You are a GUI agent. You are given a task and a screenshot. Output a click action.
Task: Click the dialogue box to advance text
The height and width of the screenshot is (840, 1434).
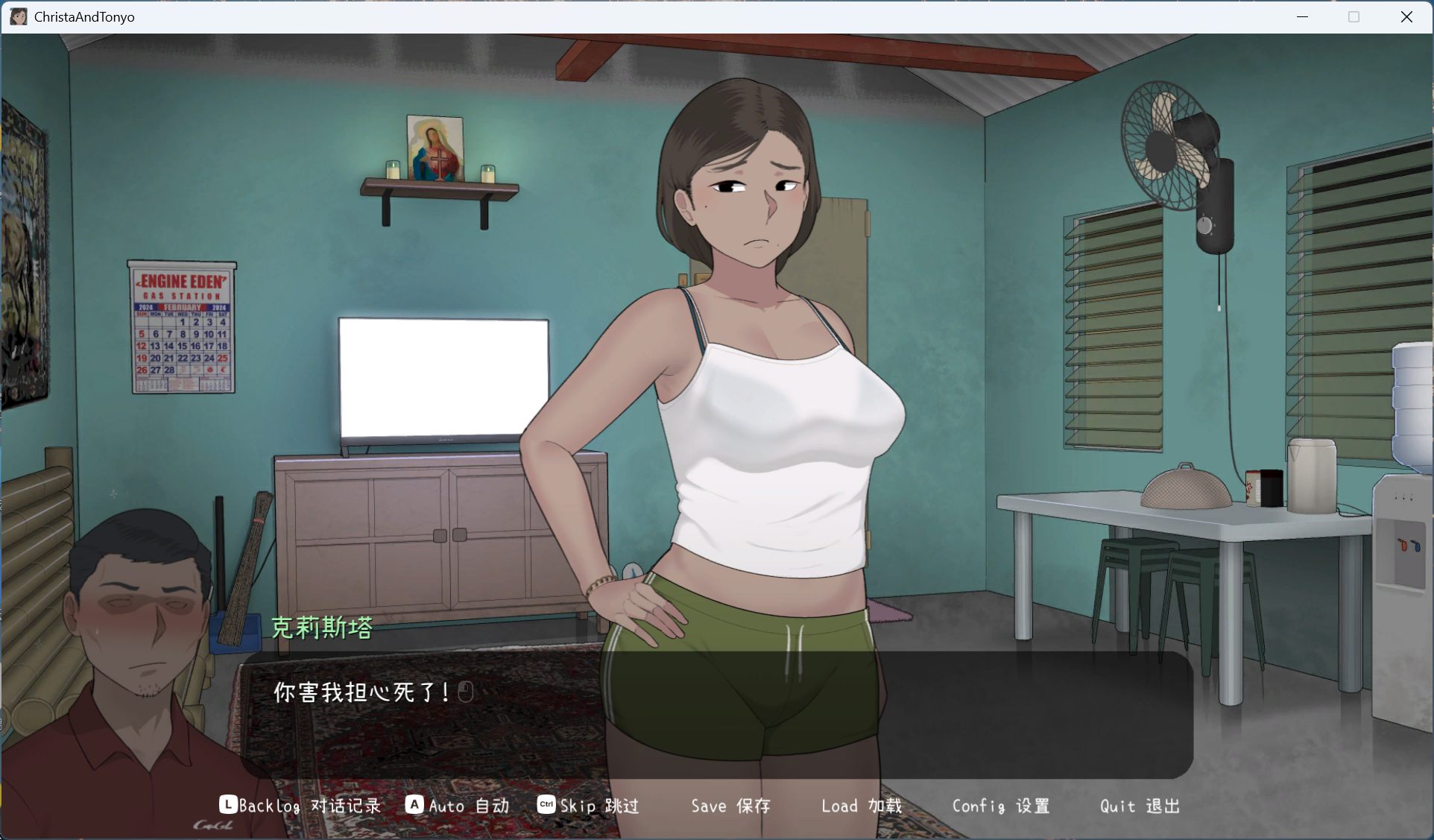click(x=716, y=716)
